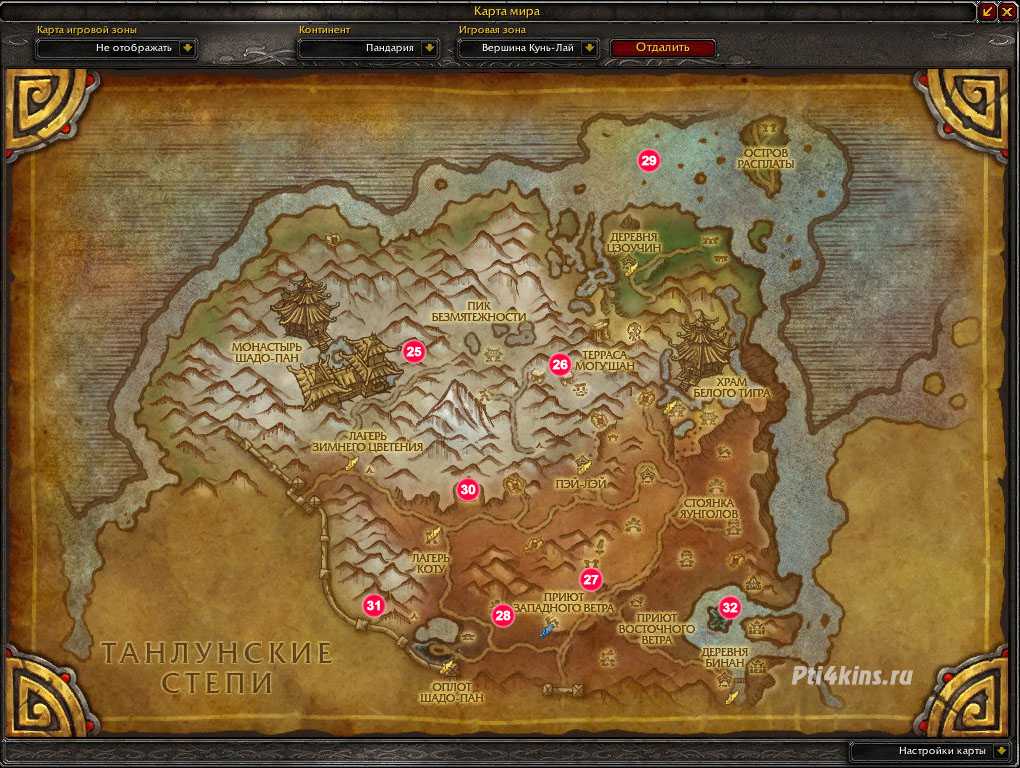1020x768 pixels.
Task: Click the red Отдалить zoom-out button
Action: (x=663, y=47)
